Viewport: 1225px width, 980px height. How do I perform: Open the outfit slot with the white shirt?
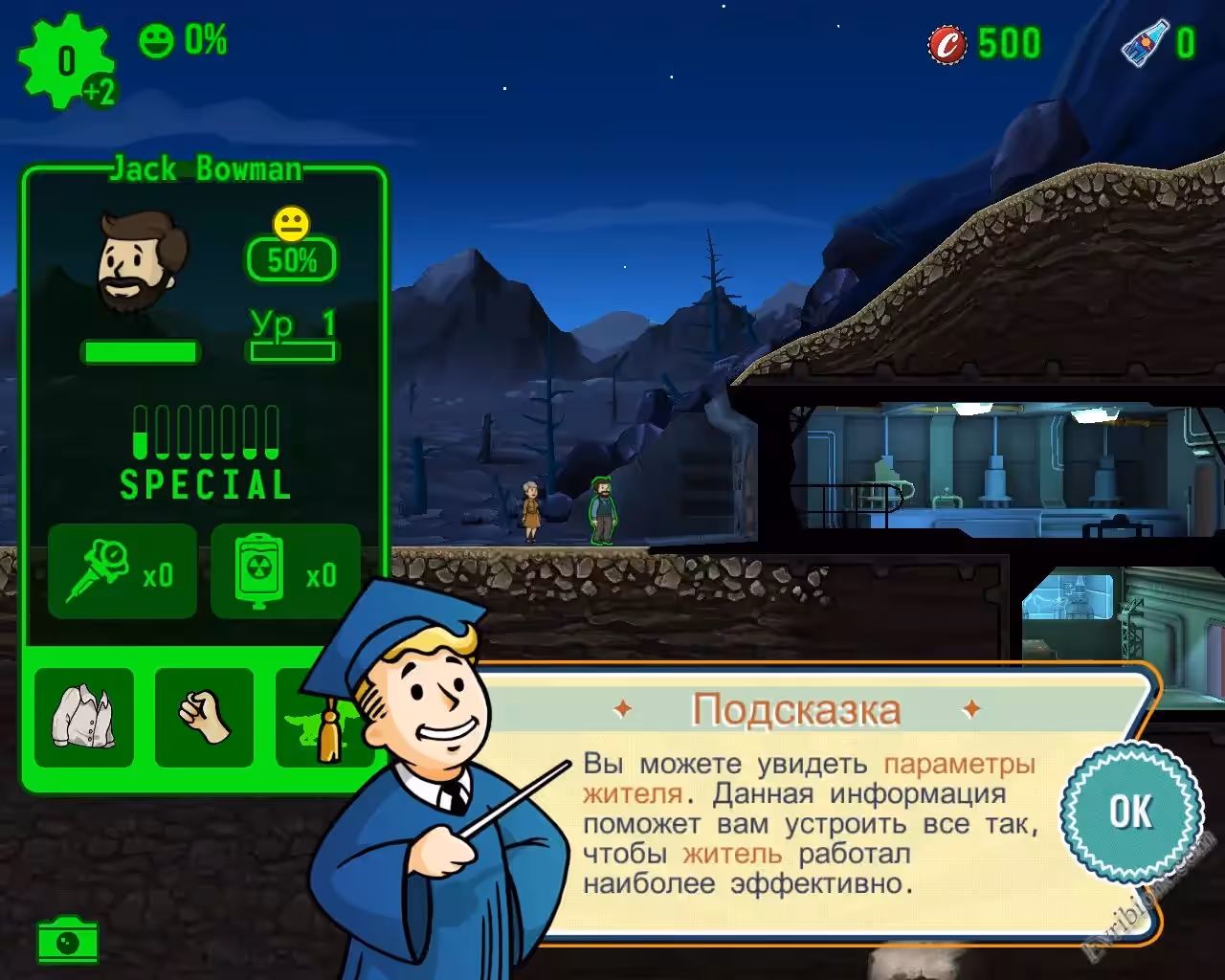[84, 718]
